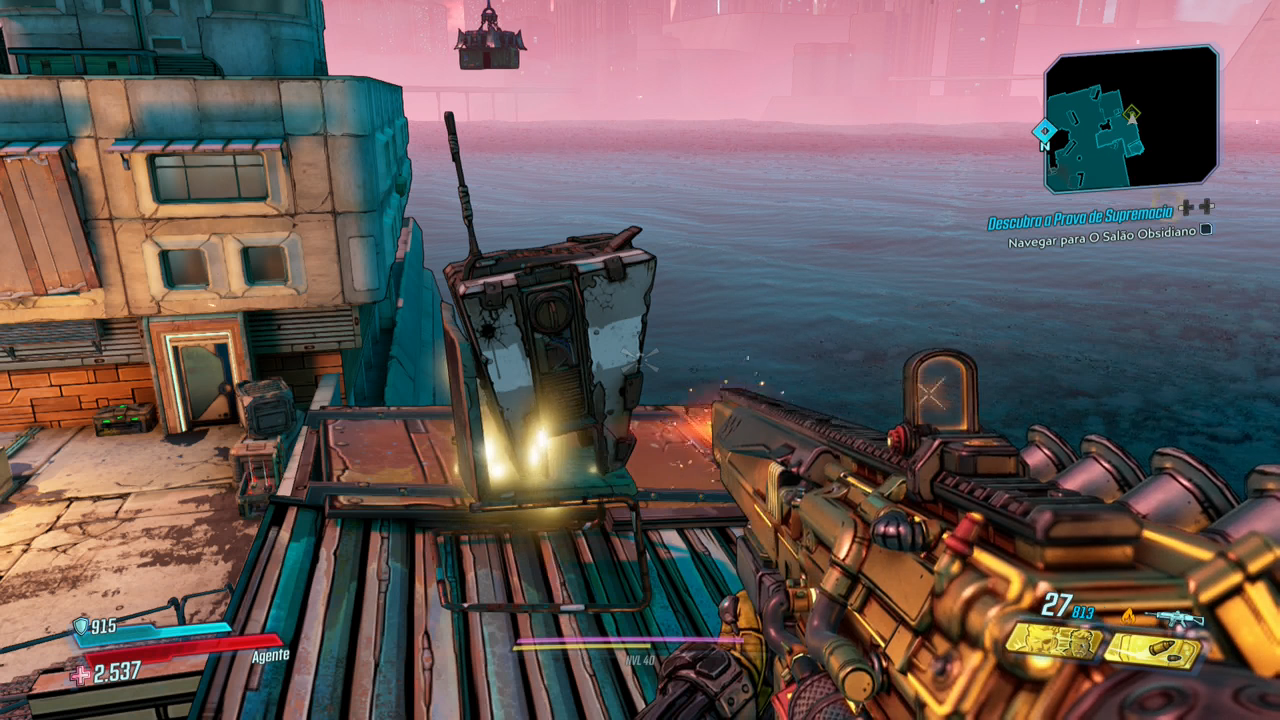Image resolution: width=1280 pixels, height=720 pixels.
Task: Activate the yellow action skill icon with faces
Action: click(1052, 641)
